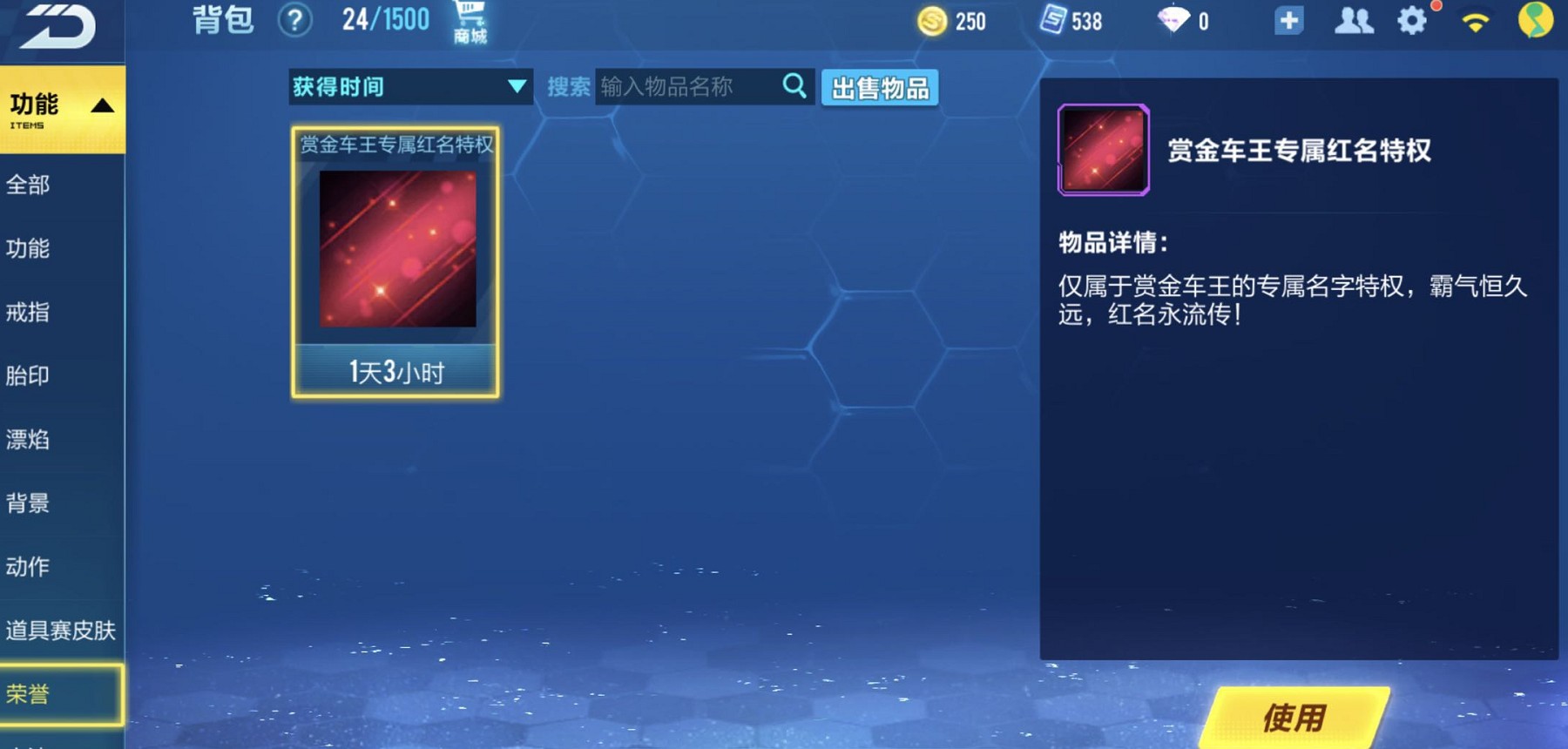Open the help question mark icon
Screen dimensions: 1568x749
[x=296, y=21]
